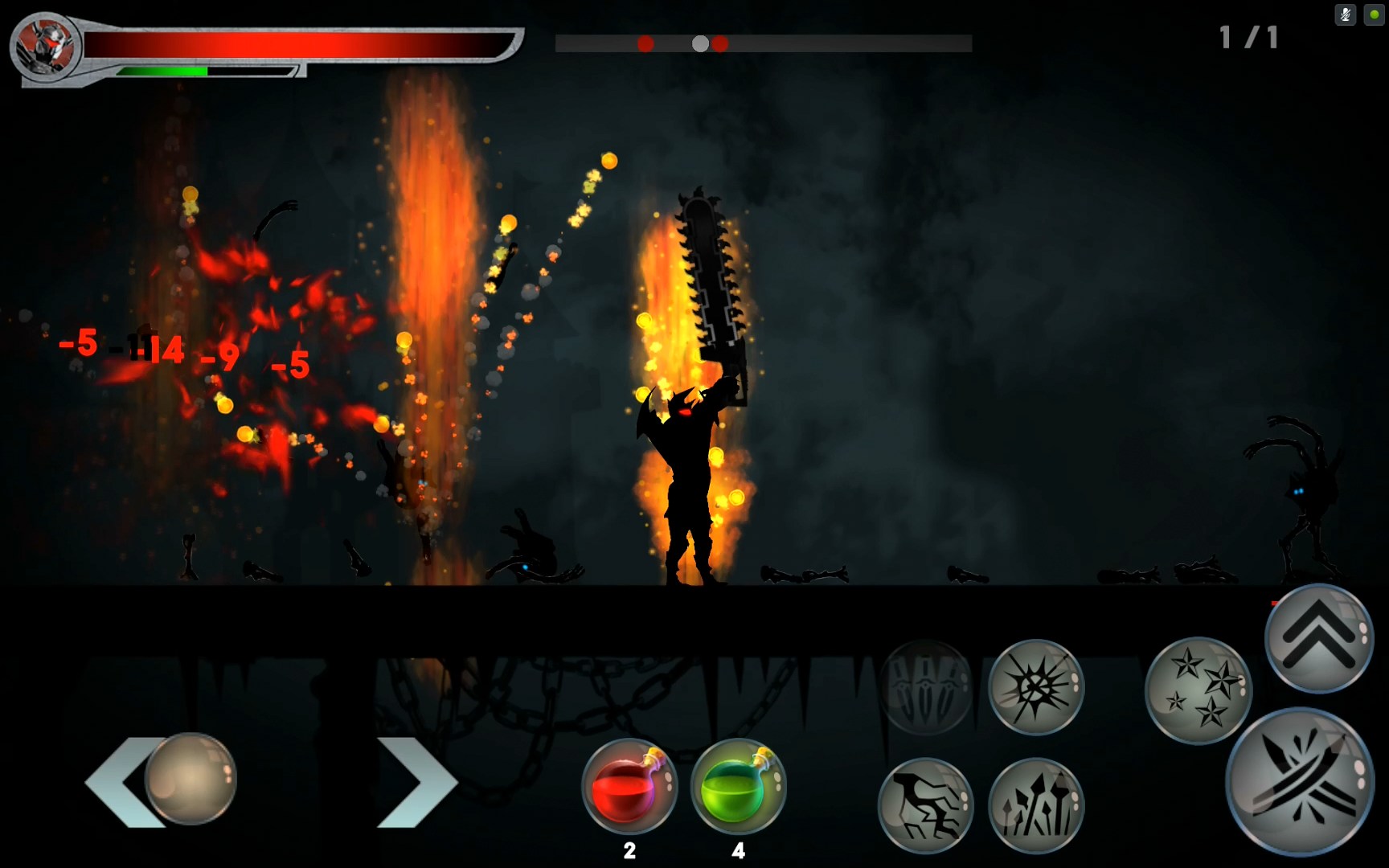1389x868 pixels.
Task: Launch the rising spears skill
Action: click(1036, 805)
